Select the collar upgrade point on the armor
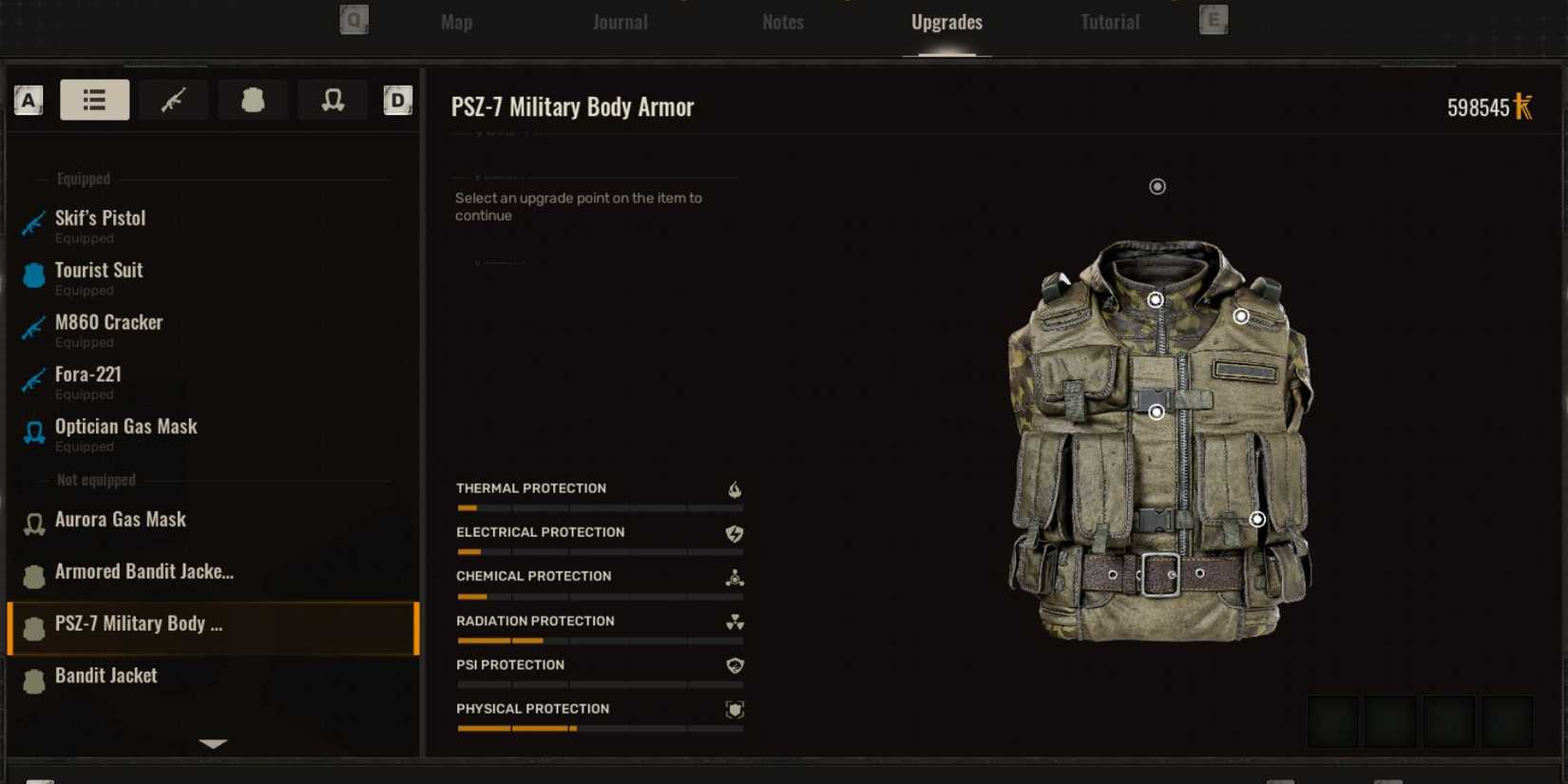Screen dimensions: 1568x784 coord(1155,299)
